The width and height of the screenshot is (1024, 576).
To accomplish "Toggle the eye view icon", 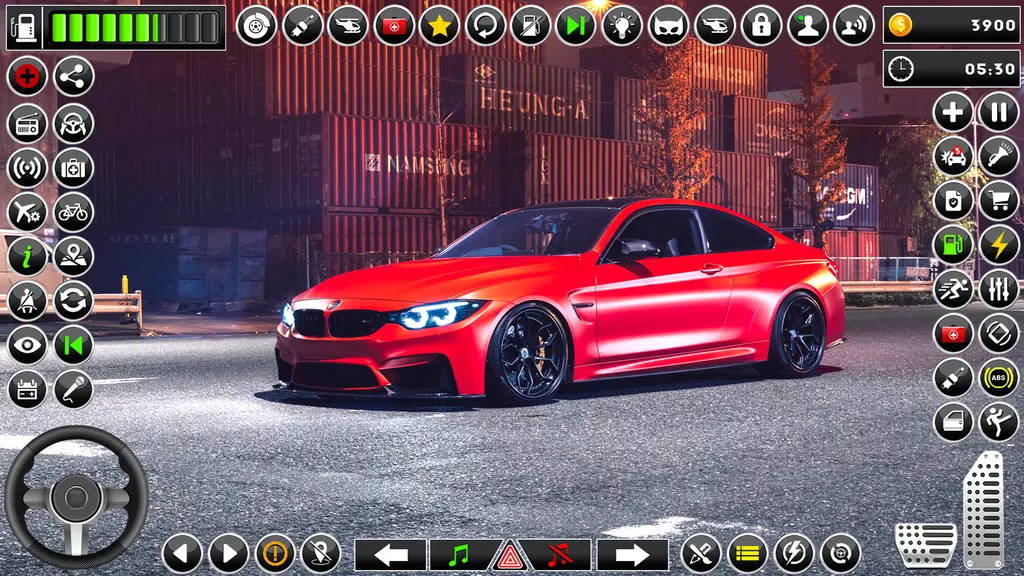I will click(27, 345).
